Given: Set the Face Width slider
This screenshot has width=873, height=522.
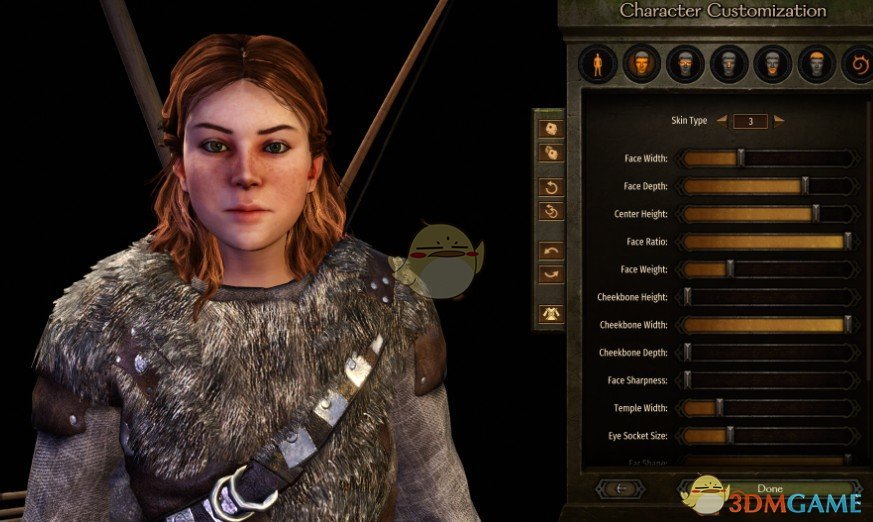Looking at the screenshot, I should click(741, 158).
